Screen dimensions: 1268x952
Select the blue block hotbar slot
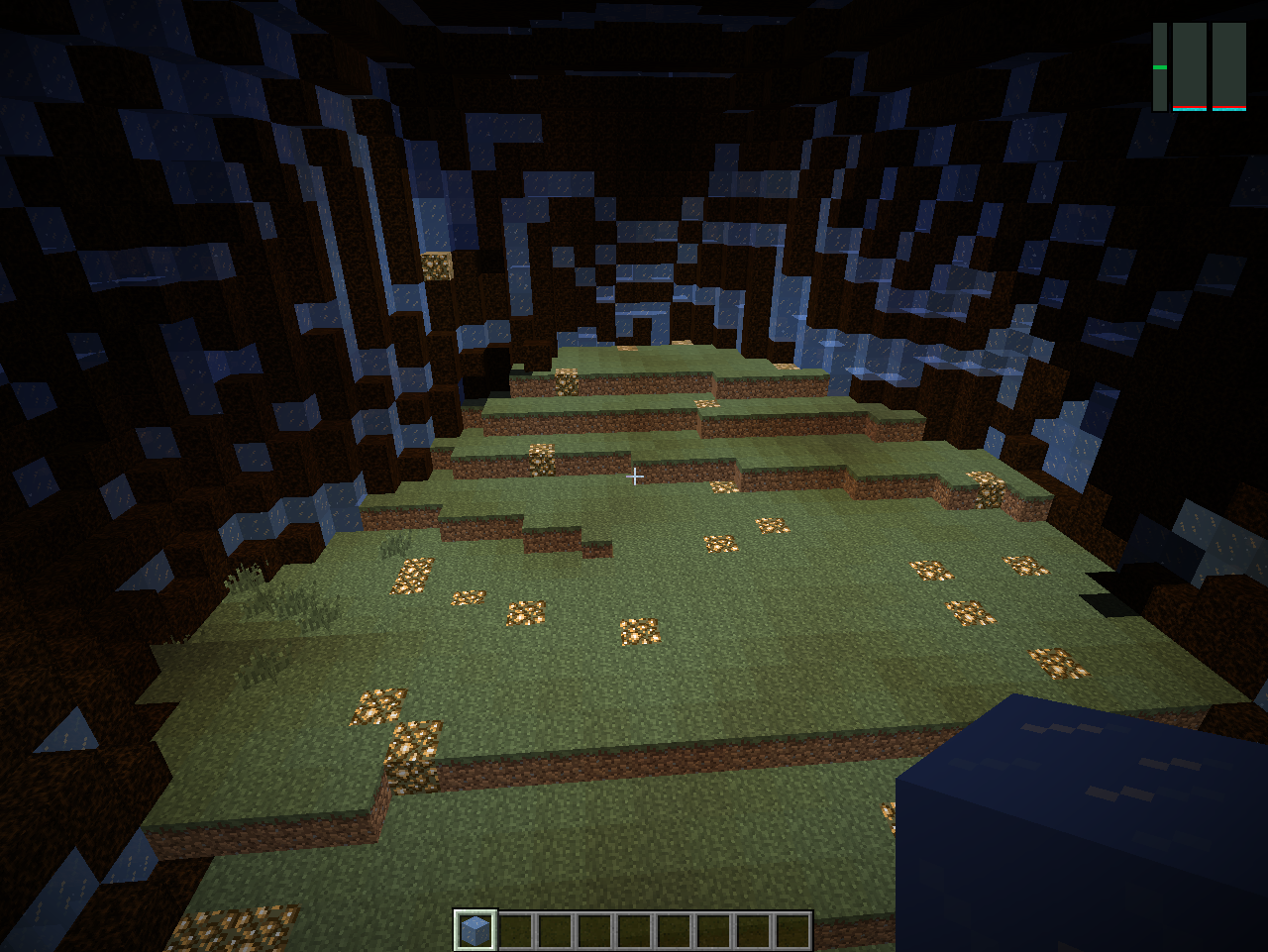click(x=475, y=930)
